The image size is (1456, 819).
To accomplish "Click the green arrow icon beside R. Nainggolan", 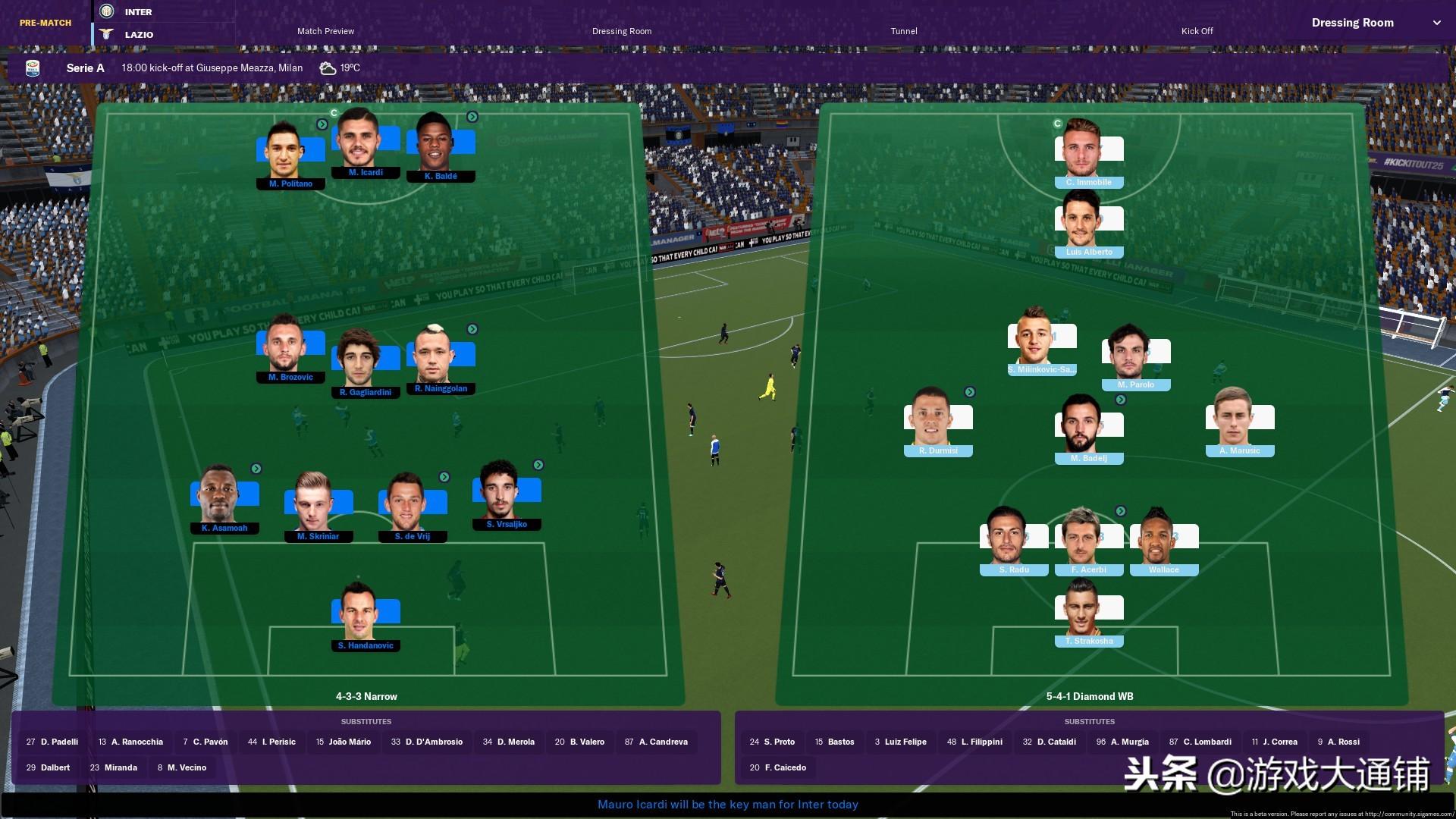I will click(473, 329).
